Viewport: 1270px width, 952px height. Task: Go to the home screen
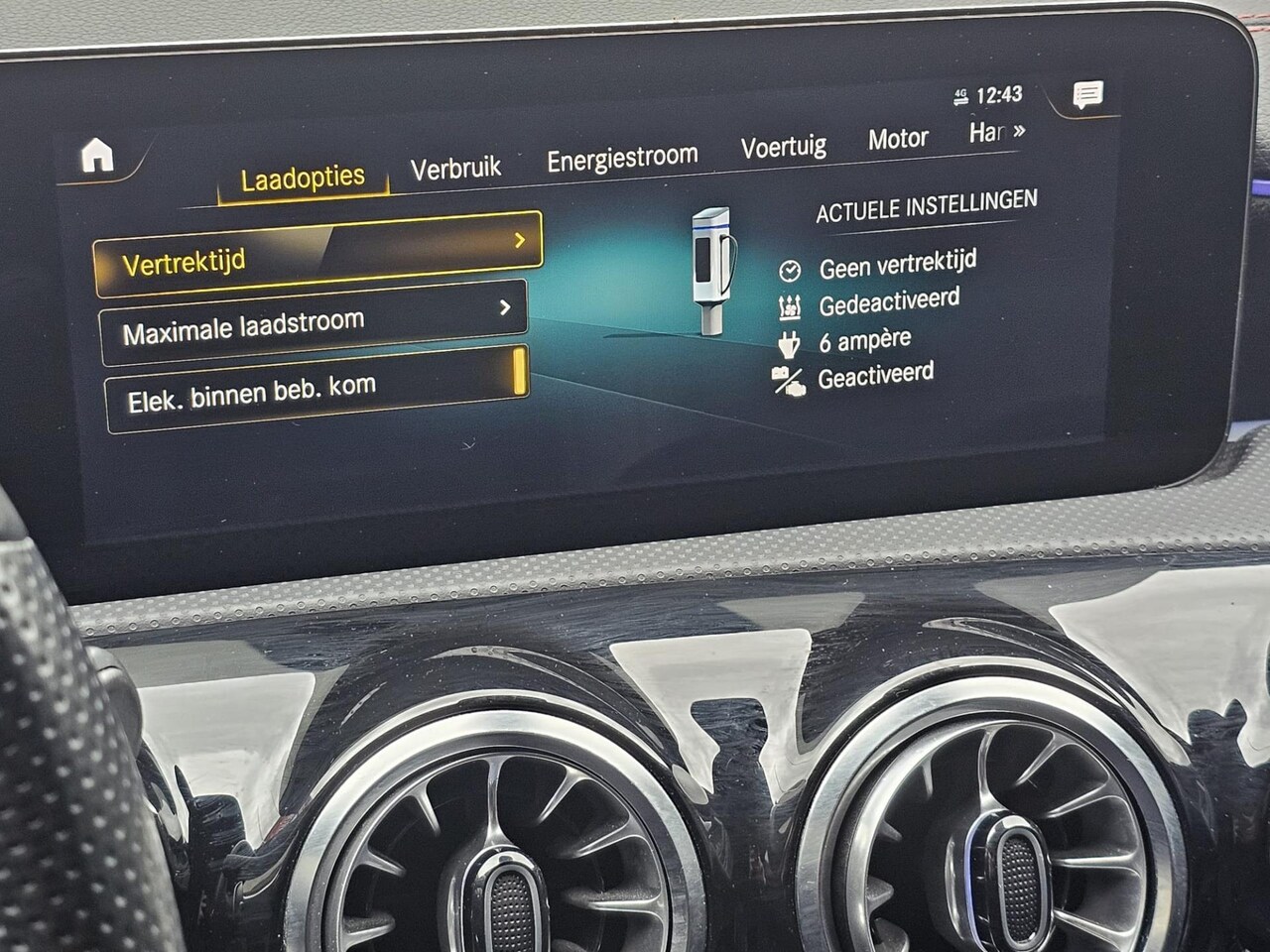coord(97,156)
